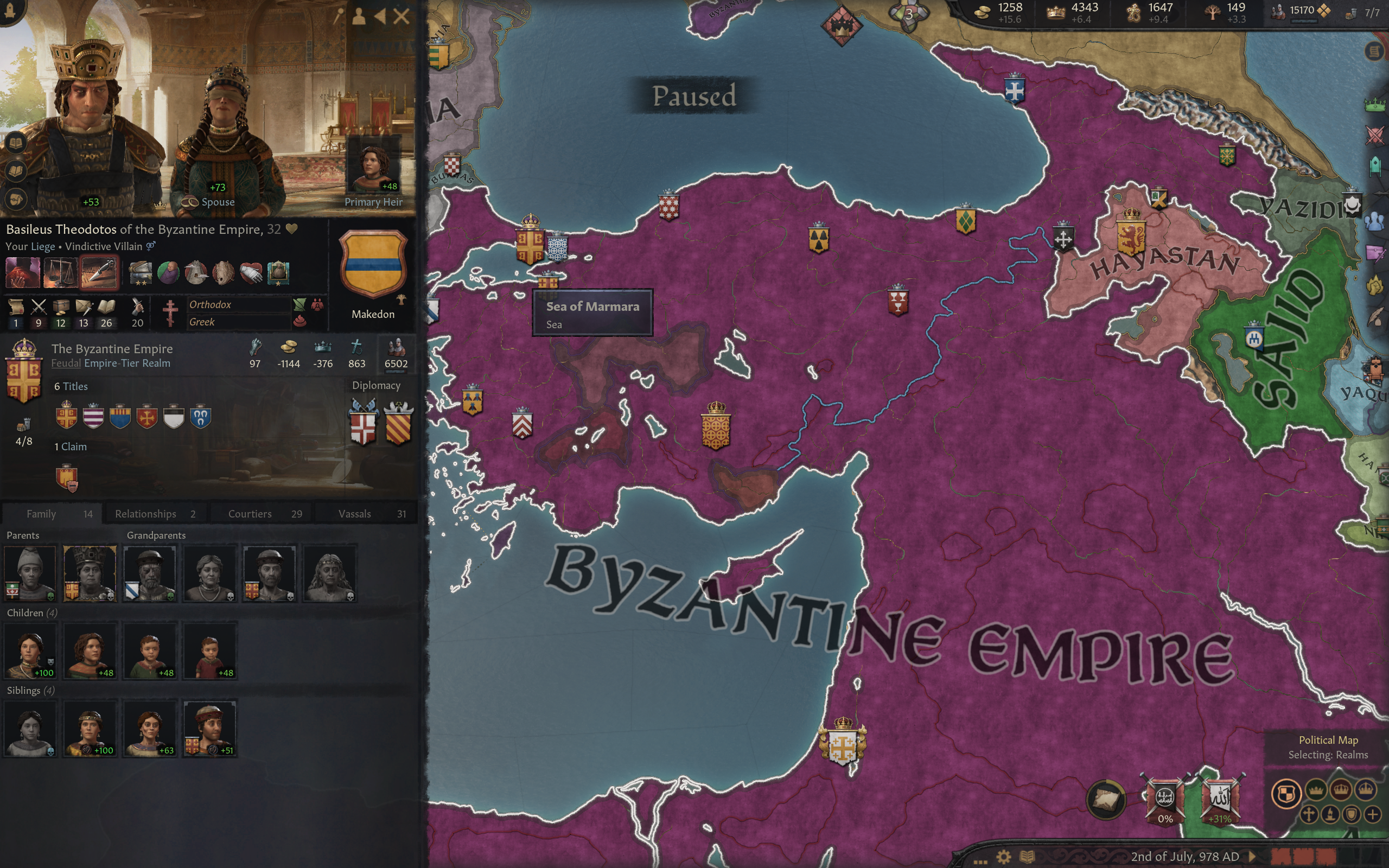This screenshot has width=1389, height=868.
Task: Open the game settings gear near the date
Action: coord(1004,857)
